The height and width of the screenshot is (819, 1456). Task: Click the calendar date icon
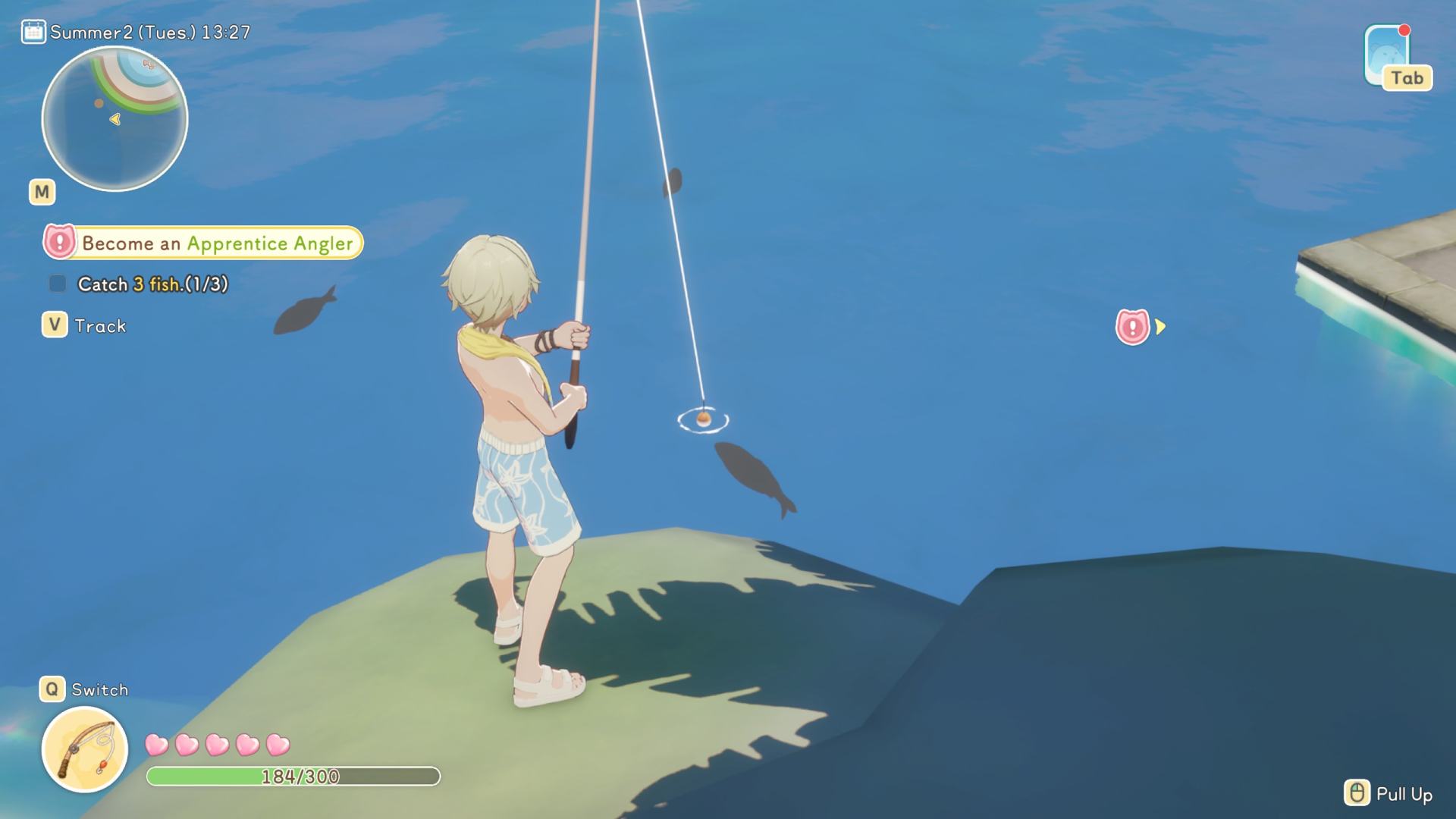coord(33,32)
